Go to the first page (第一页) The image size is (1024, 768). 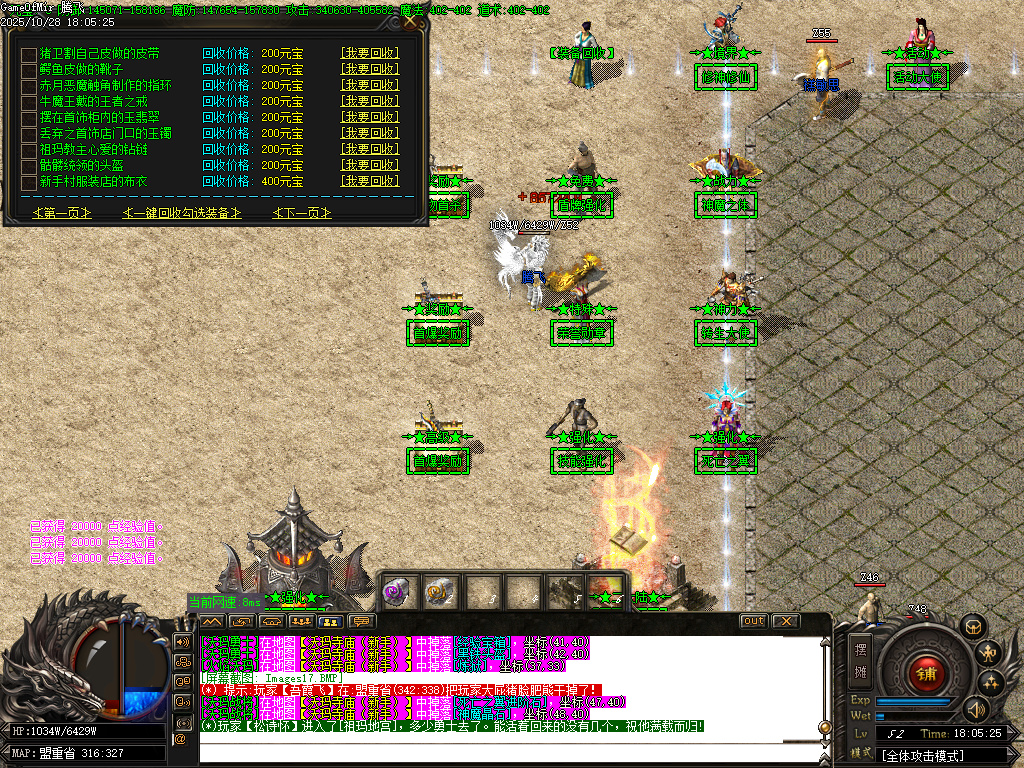click(x=62, y=213)
